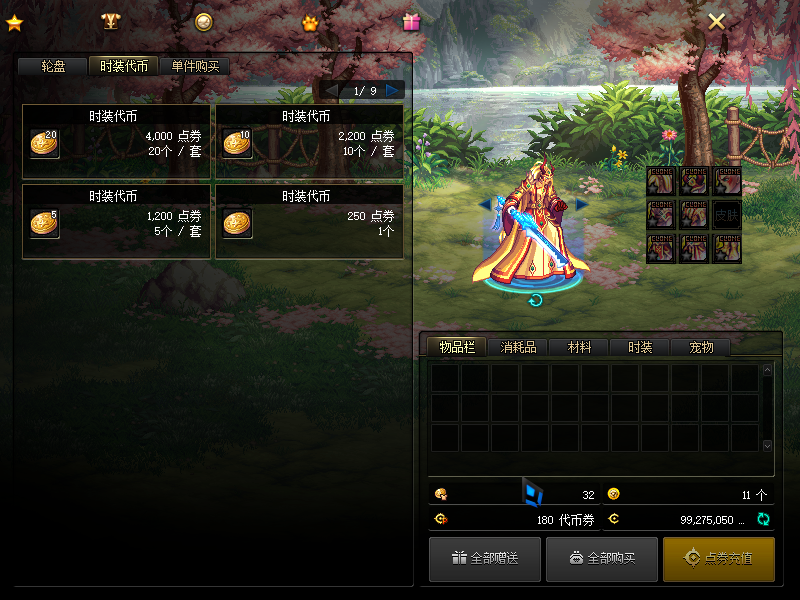Go to the next shop page arrow
800x600 pixels.
coord(393,90)
